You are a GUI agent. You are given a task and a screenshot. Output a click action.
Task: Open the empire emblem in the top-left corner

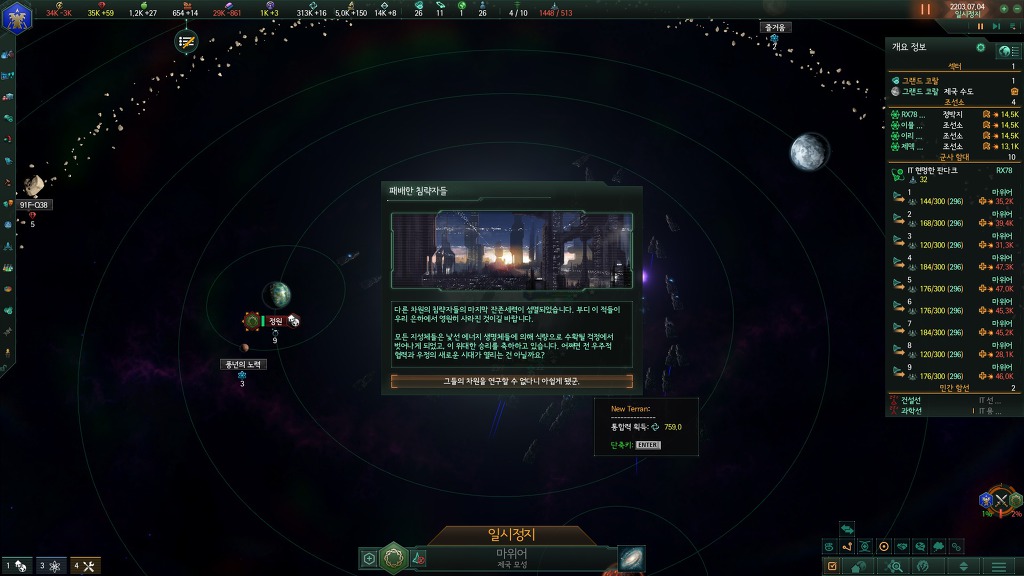tap(18, 14)
